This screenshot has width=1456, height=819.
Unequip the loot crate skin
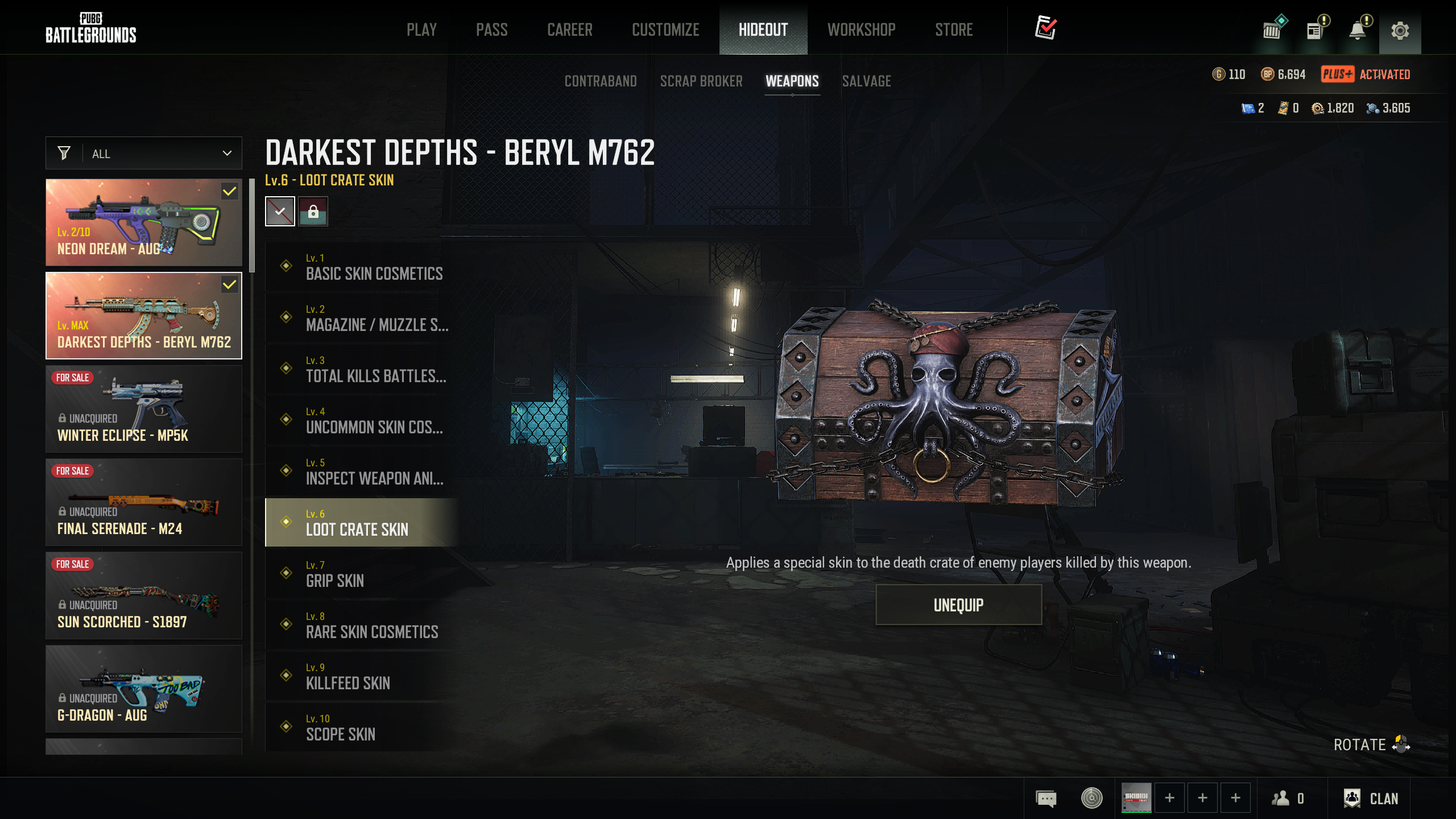click(958, 605)
